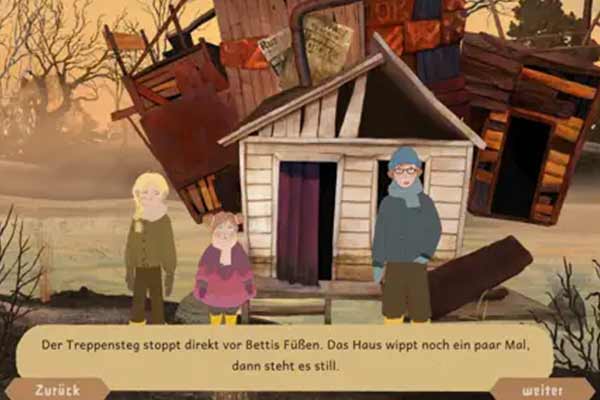Go back with the Zurück button
The height and width of the screenshot is (400, 600).
[56, 388]
